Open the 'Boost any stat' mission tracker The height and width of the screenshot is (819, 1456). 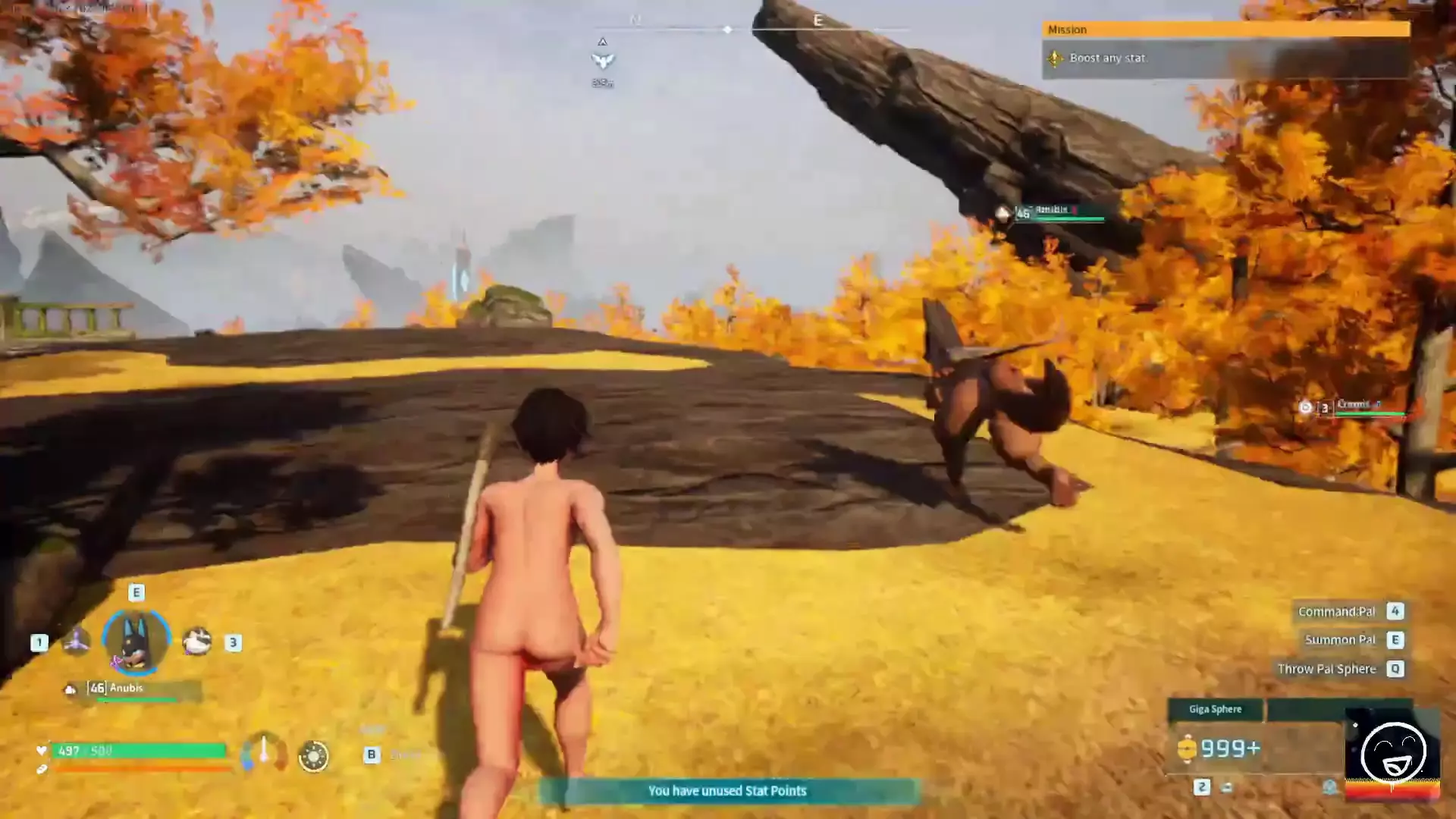point(1107,58)
